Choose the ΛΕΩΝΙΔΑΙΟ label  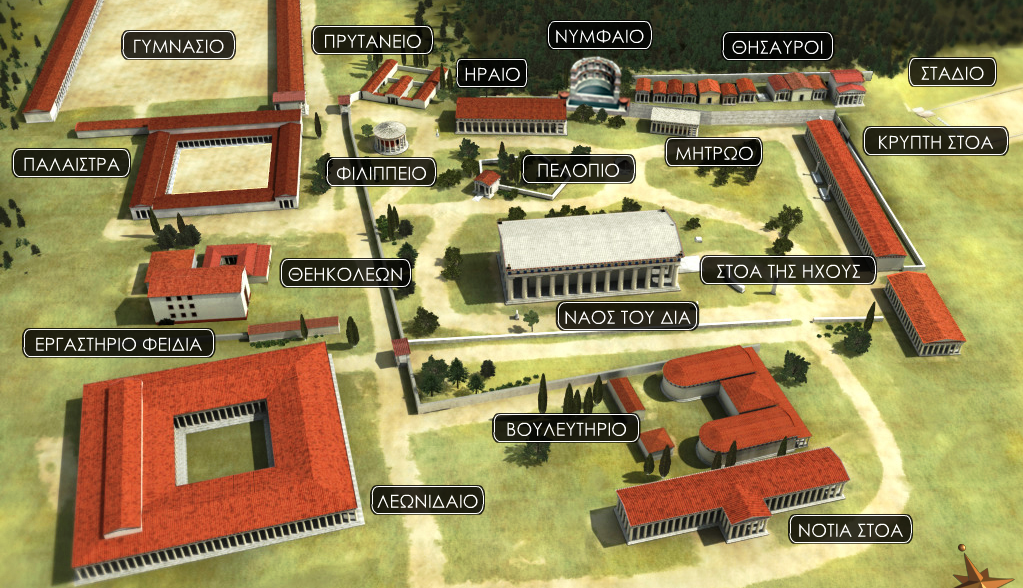(427, 499)
